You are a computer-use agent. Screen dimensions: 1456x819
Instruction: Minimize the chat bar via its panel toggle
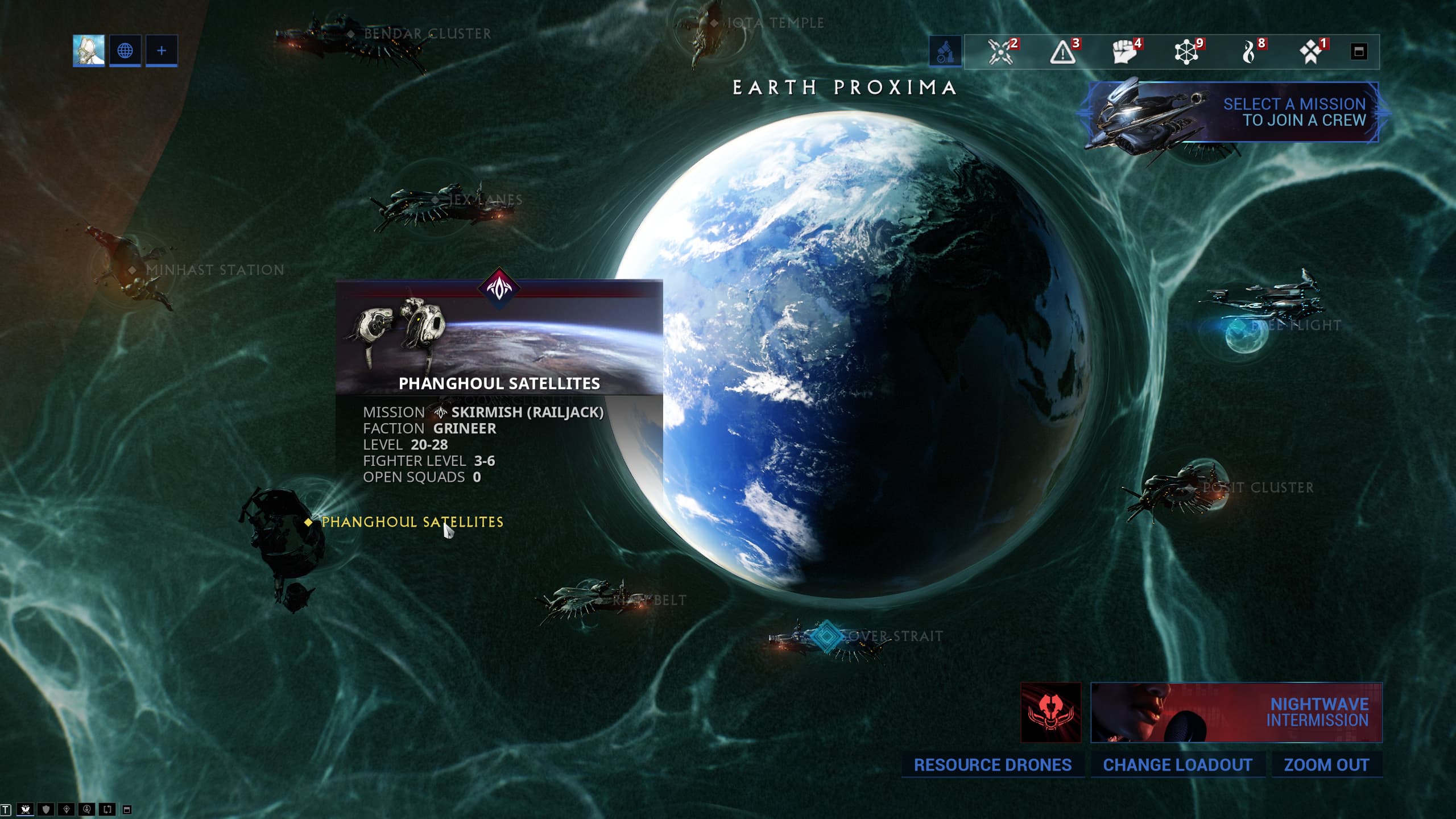pos(127,810)
